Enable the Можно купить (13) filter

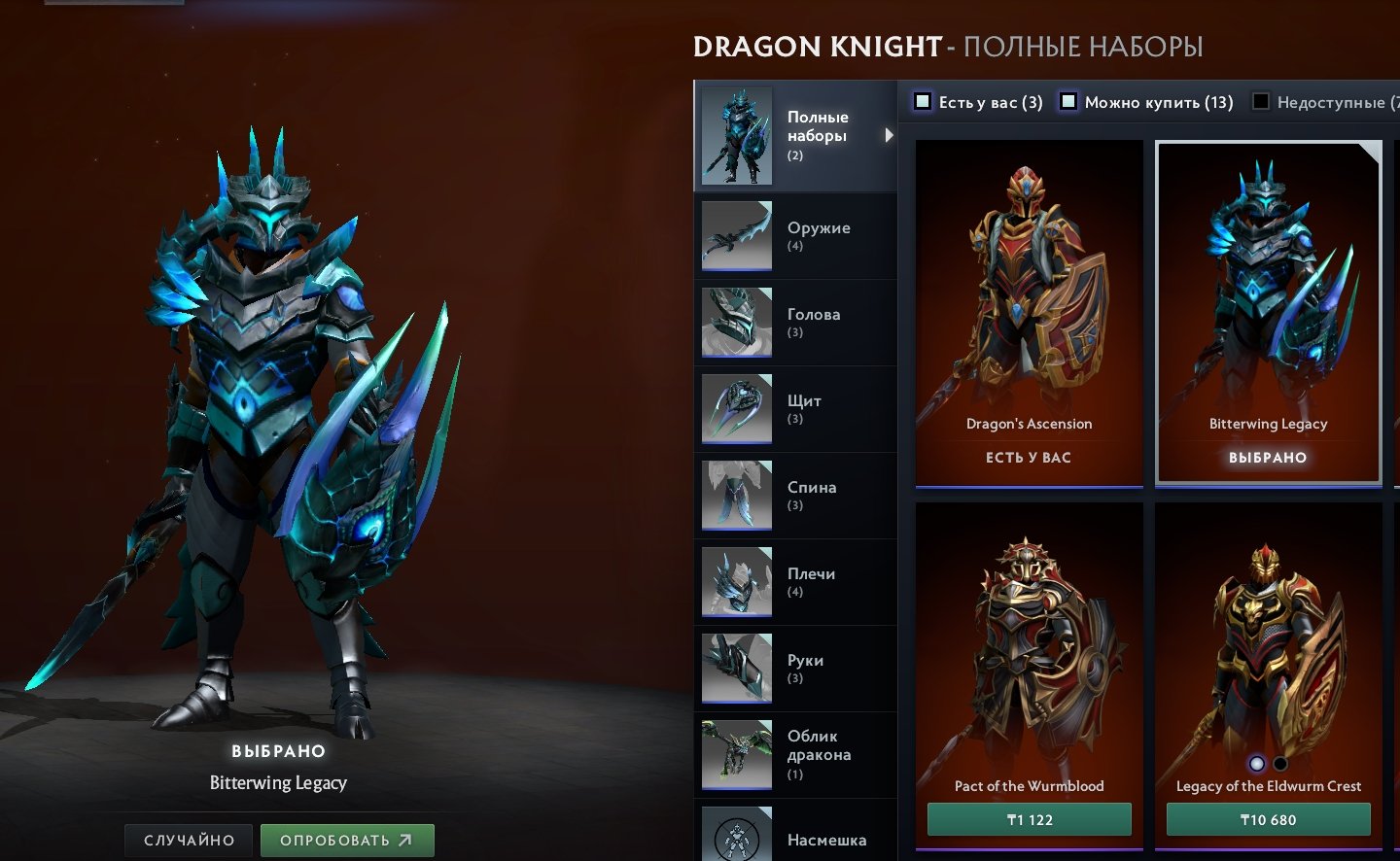(x=1068, y=101)
